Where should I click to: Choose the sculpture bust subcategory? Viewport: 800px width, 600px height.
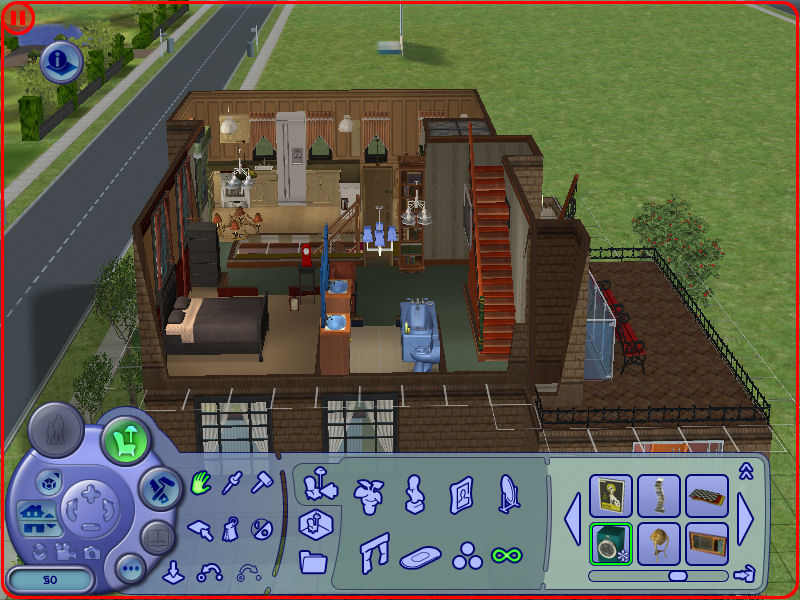413,493
